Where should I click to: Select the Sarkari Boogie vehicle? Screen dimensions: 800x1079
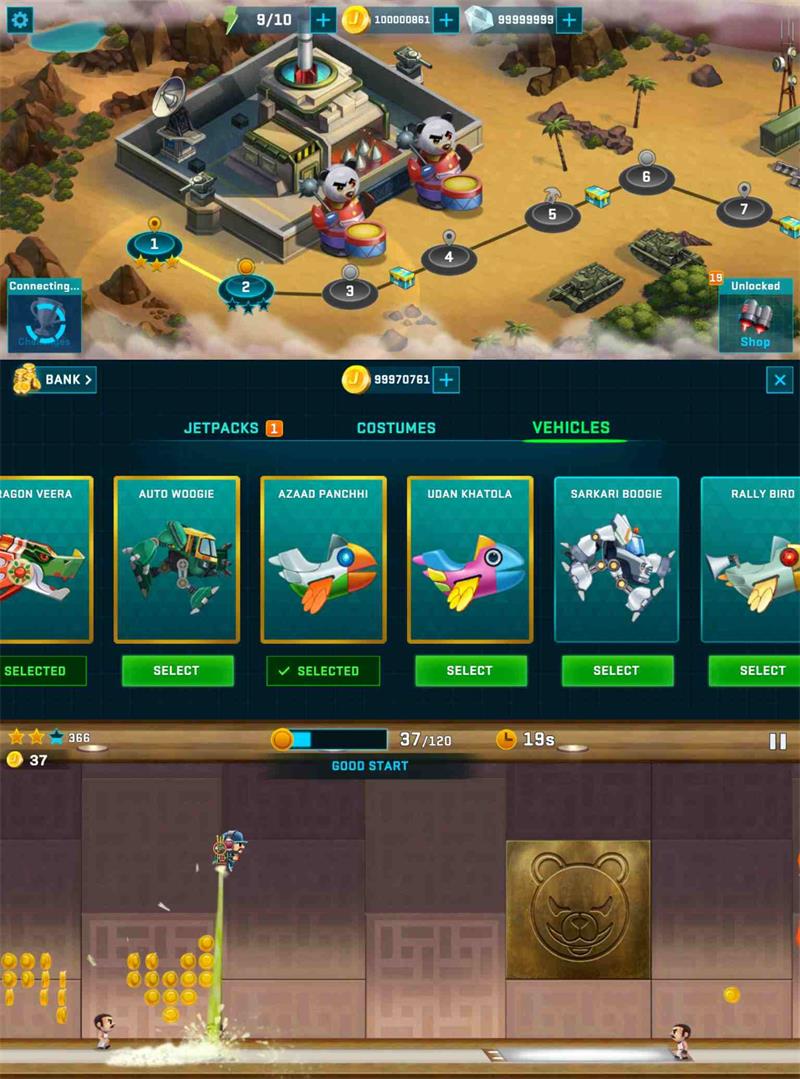coord(616,670)
